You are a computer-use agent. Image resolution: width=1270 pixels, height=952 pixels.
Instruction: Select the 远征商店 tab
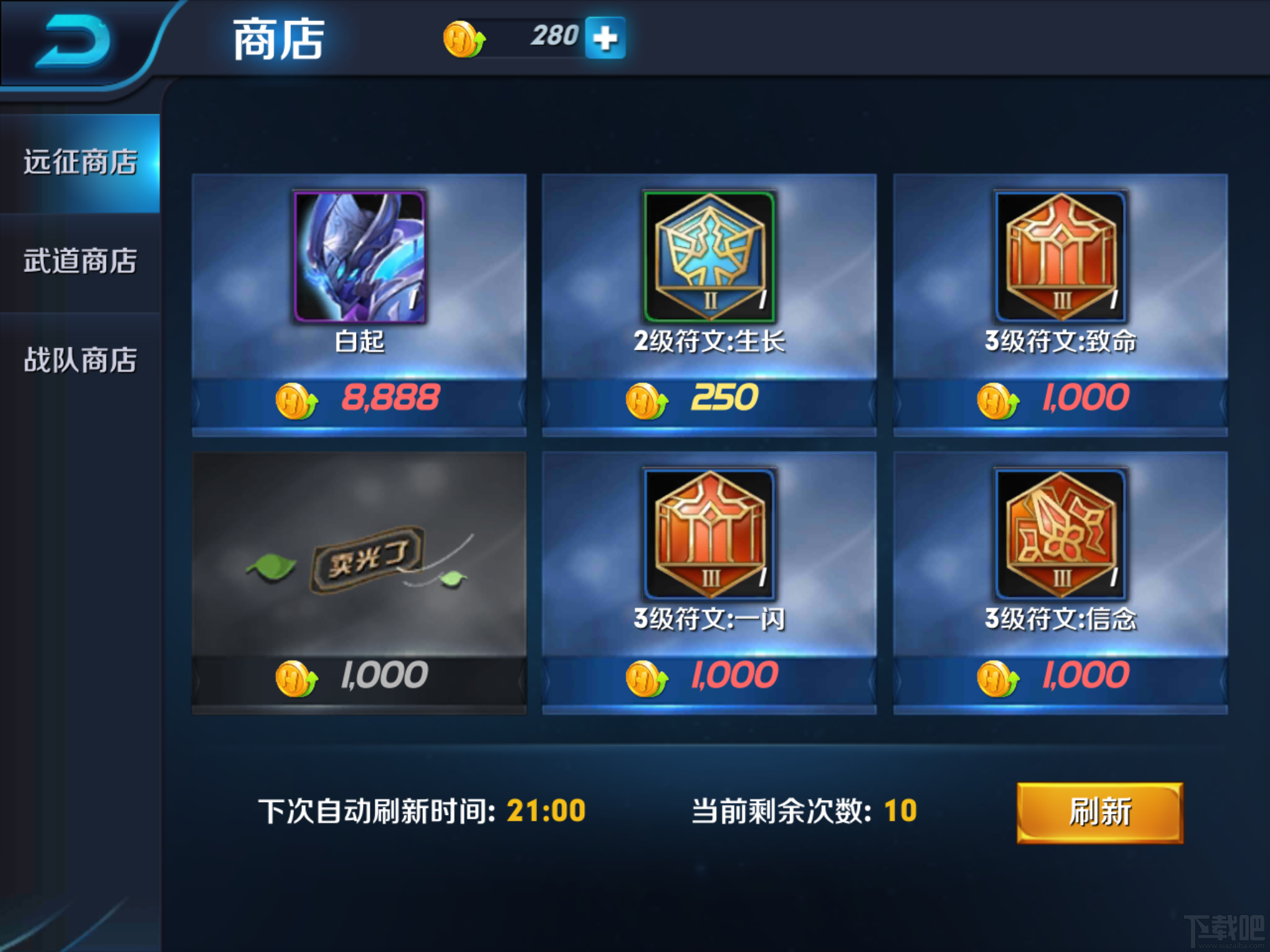[79, 160]
